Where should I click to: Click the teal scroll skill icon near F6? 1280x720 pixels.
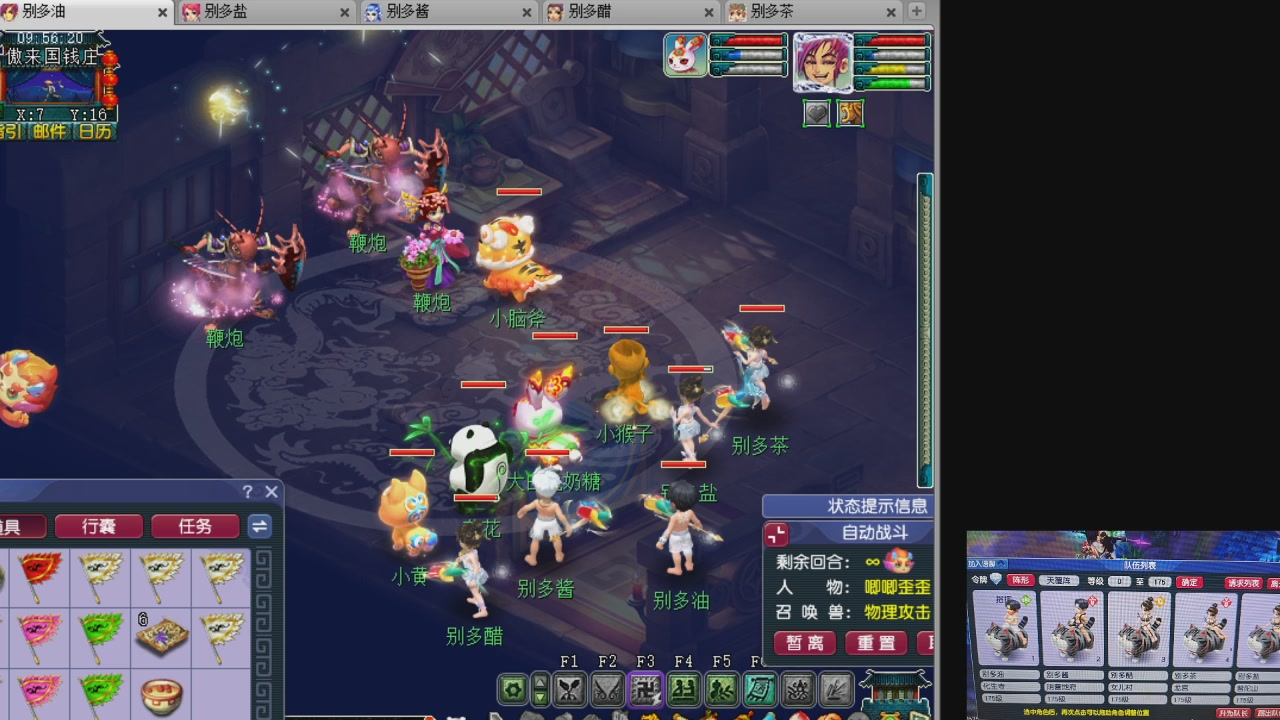[760, 689]
